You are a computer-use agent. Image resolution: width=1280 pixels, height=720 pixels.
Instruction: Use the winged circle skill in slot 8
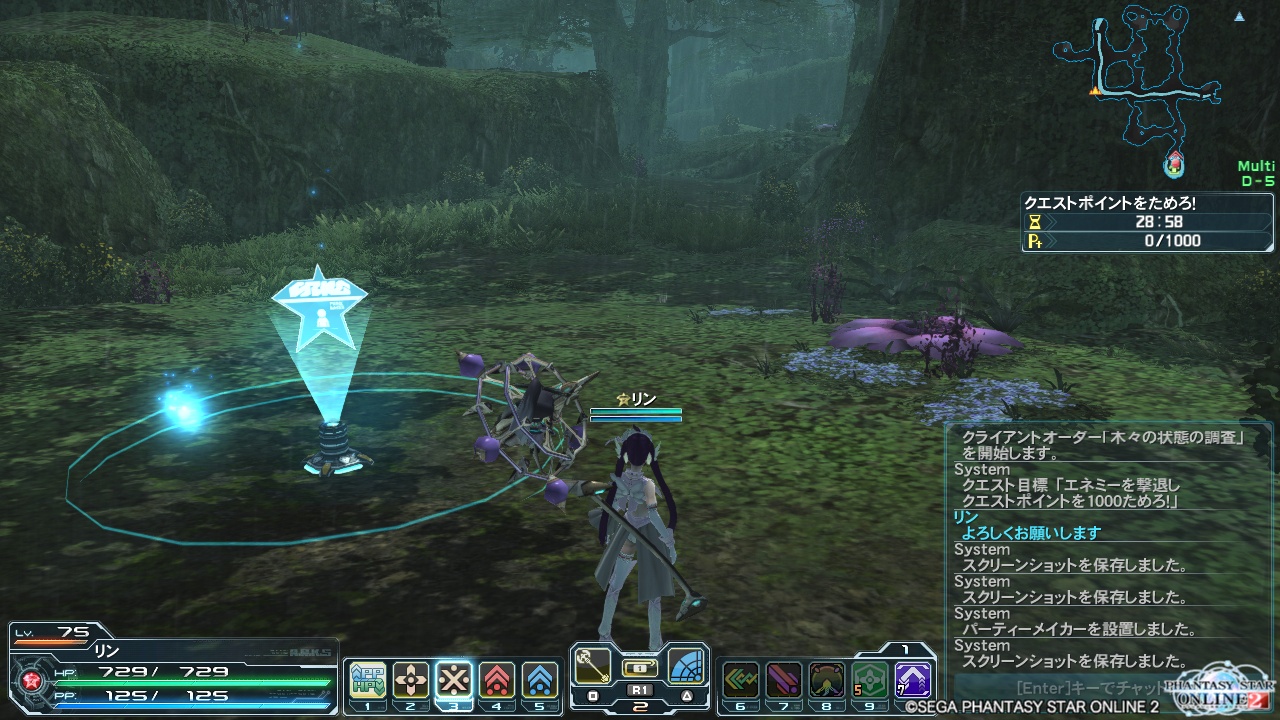click(x=826, y=680)
